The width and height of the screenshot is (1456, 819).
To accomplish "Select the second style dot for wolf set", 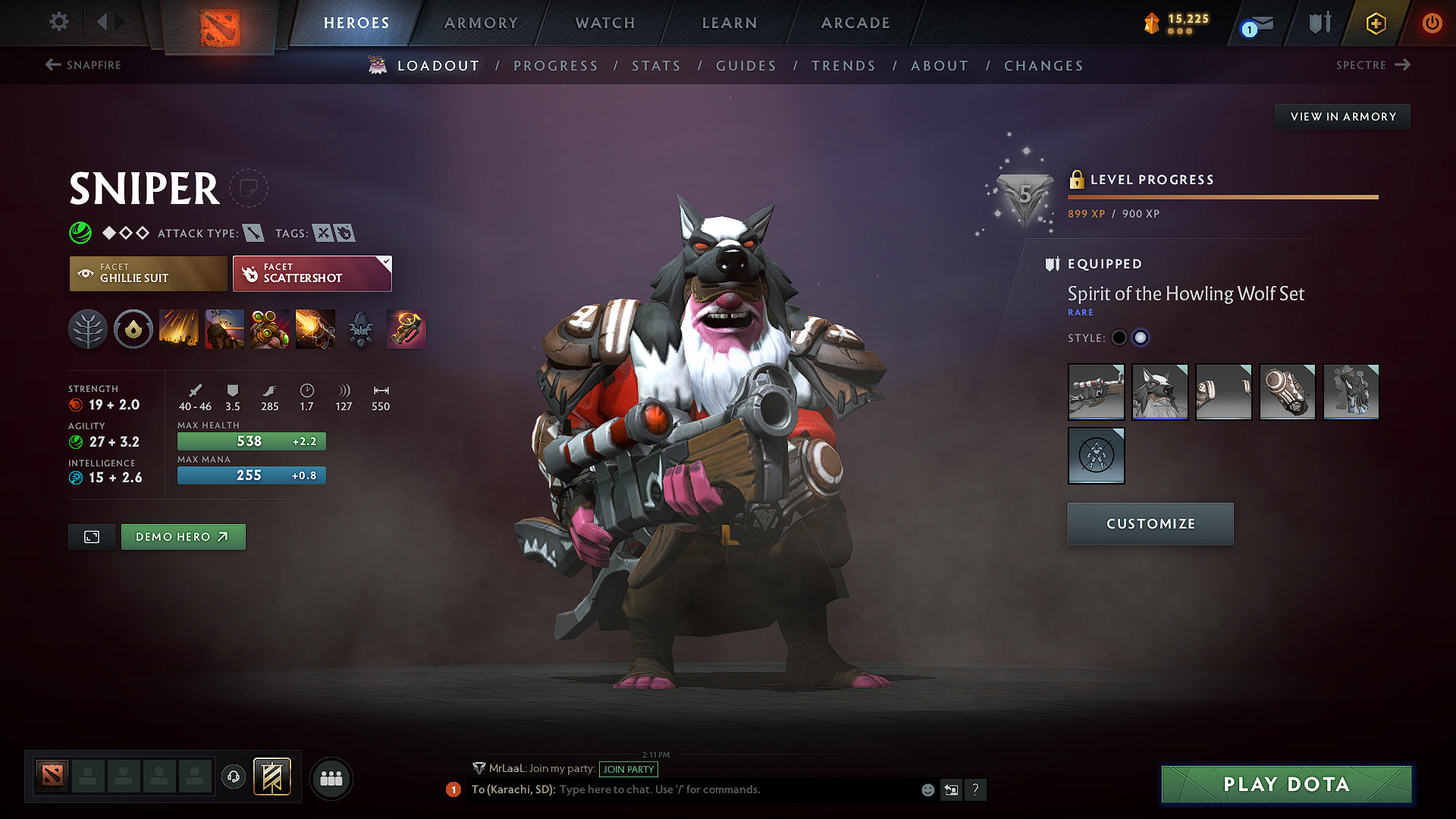I will (x=1141, y=337).
